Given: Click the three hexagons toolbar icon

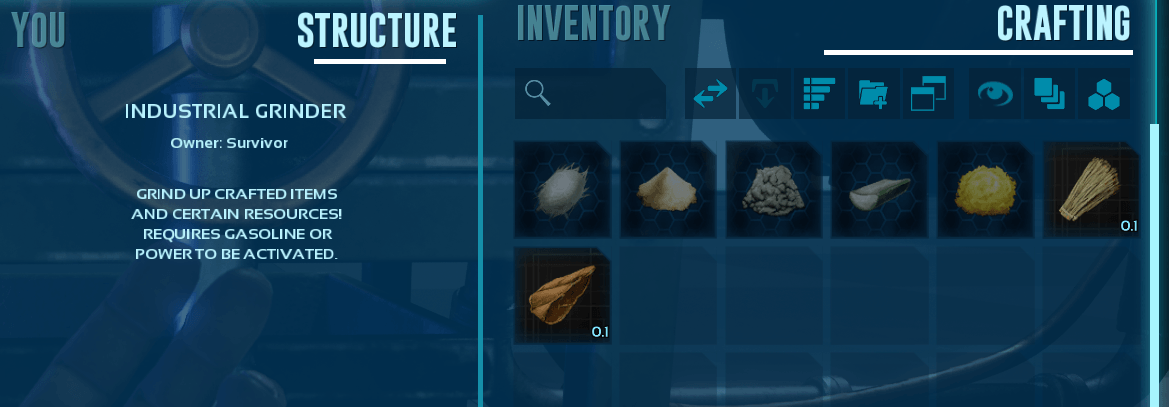Looking at the screenshot, I should tap(1104, 94).
